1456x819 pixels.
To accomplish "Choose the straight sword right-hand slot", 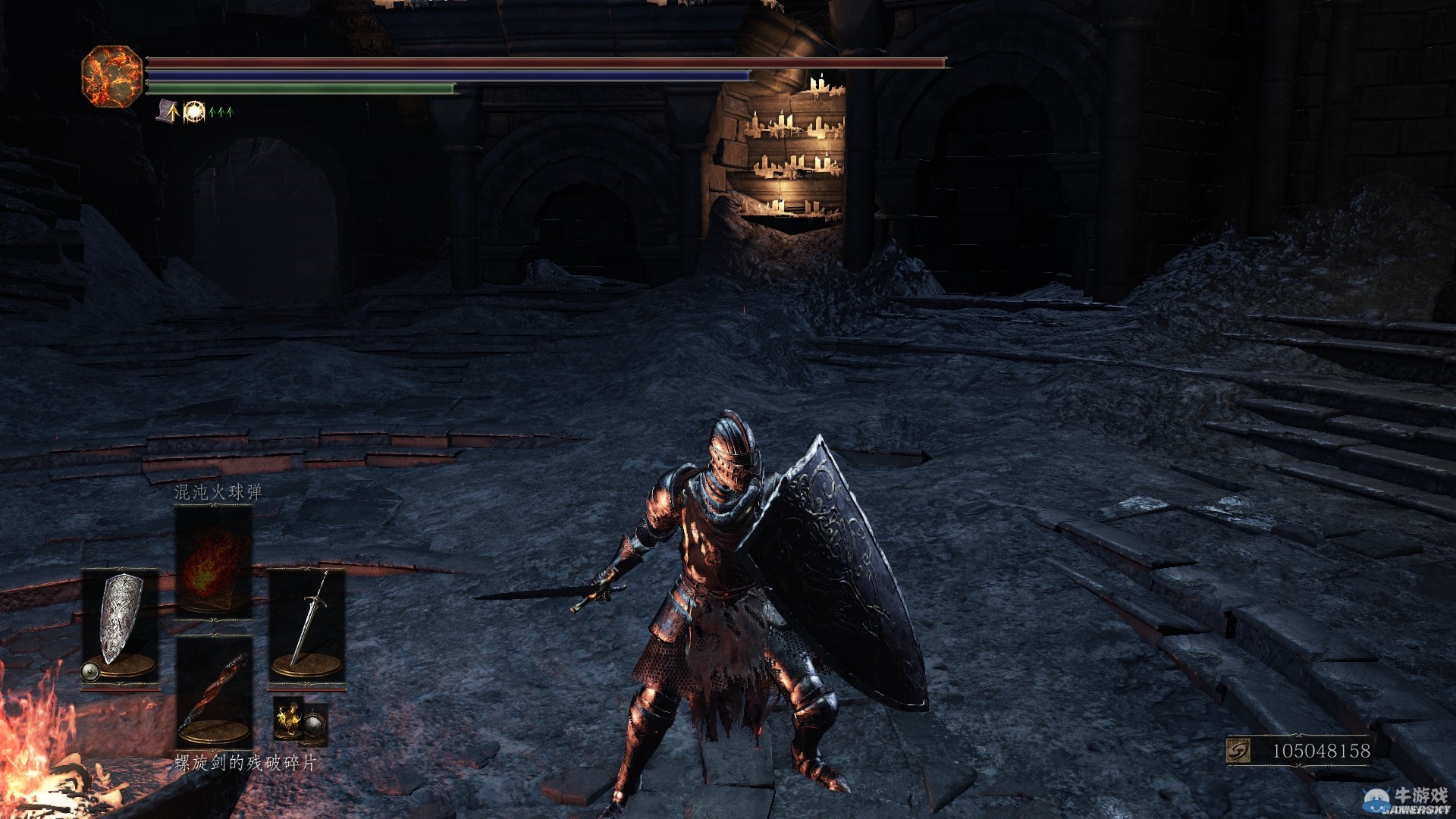I will [x=307, y=627].
